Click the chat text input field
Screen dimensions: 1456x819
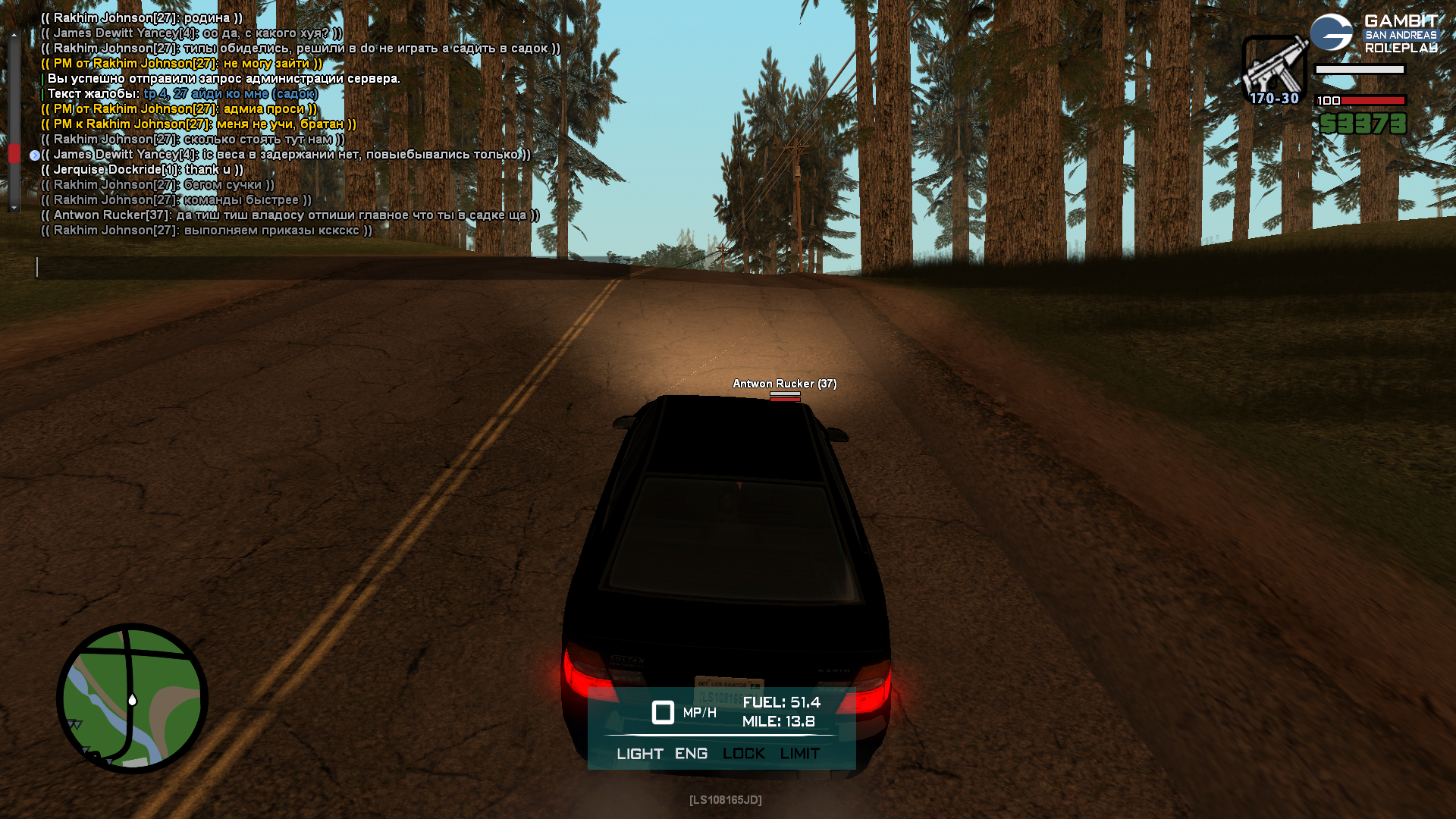tap(334, 267)
